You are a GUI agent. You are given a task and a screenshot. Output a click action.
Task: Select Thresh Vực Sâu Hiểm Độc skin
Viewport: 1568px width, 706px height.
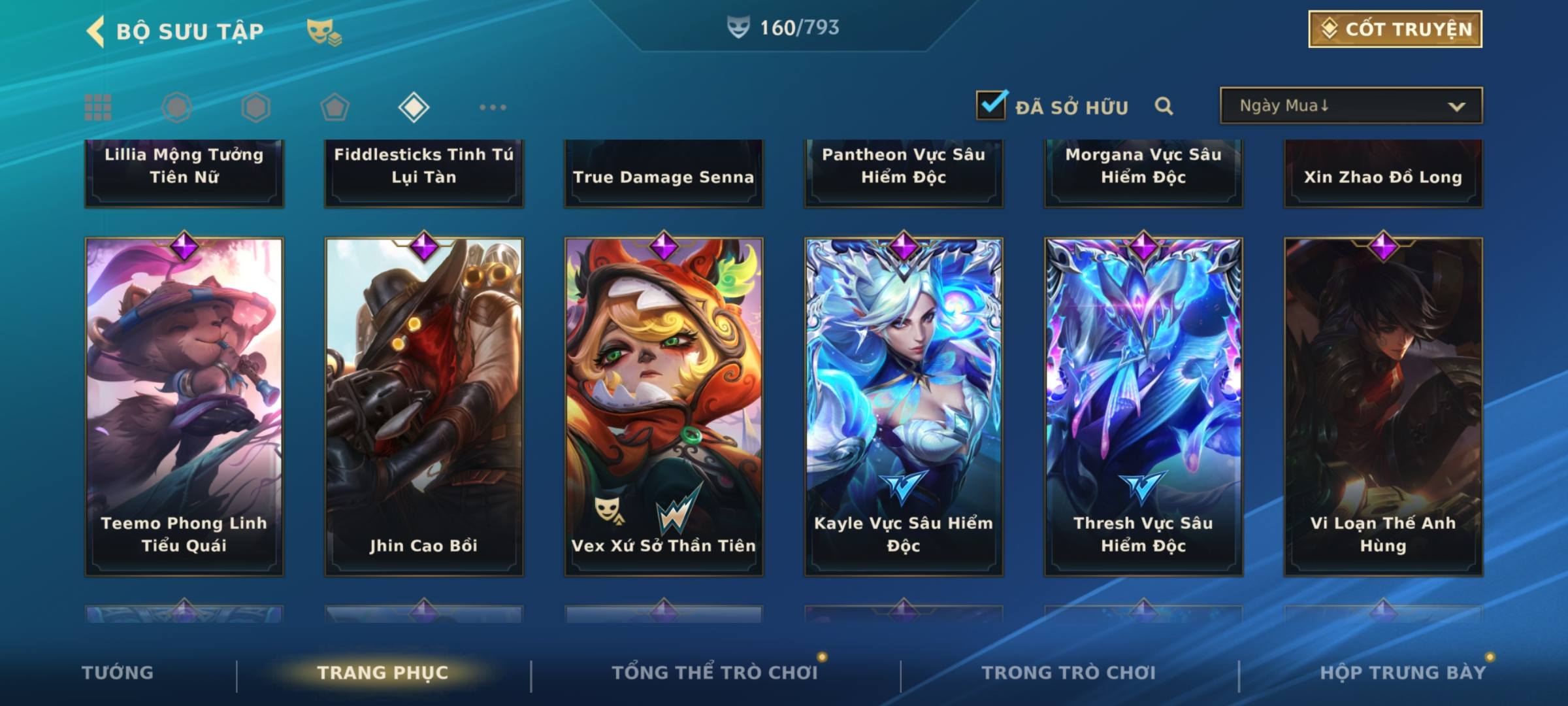click(x=1143, y=407)
